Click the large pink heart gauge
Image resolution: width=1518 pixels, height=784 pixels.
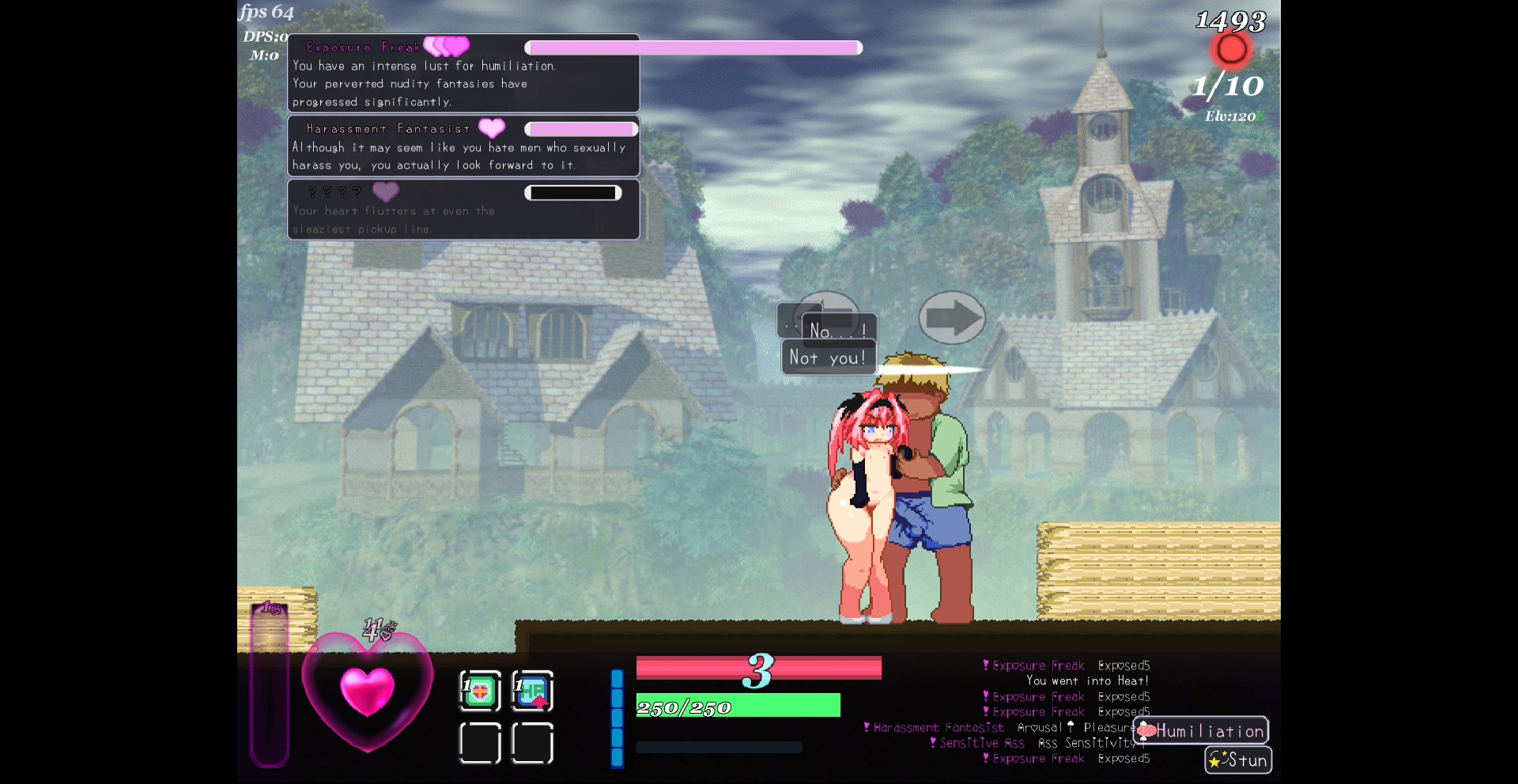click(368, 691)
